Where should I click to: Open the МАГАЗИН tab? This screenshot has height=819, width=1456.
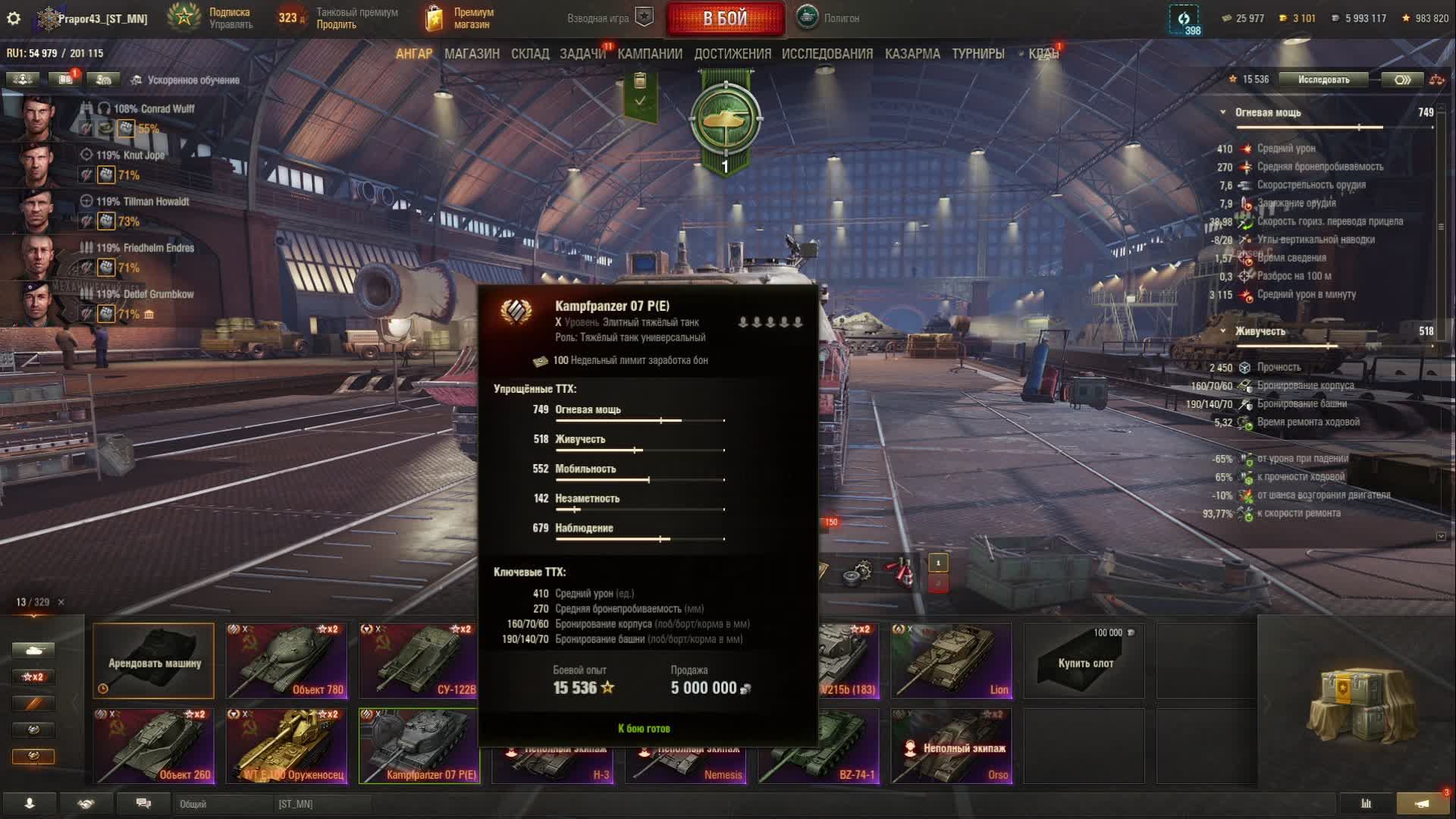(472, 54)
